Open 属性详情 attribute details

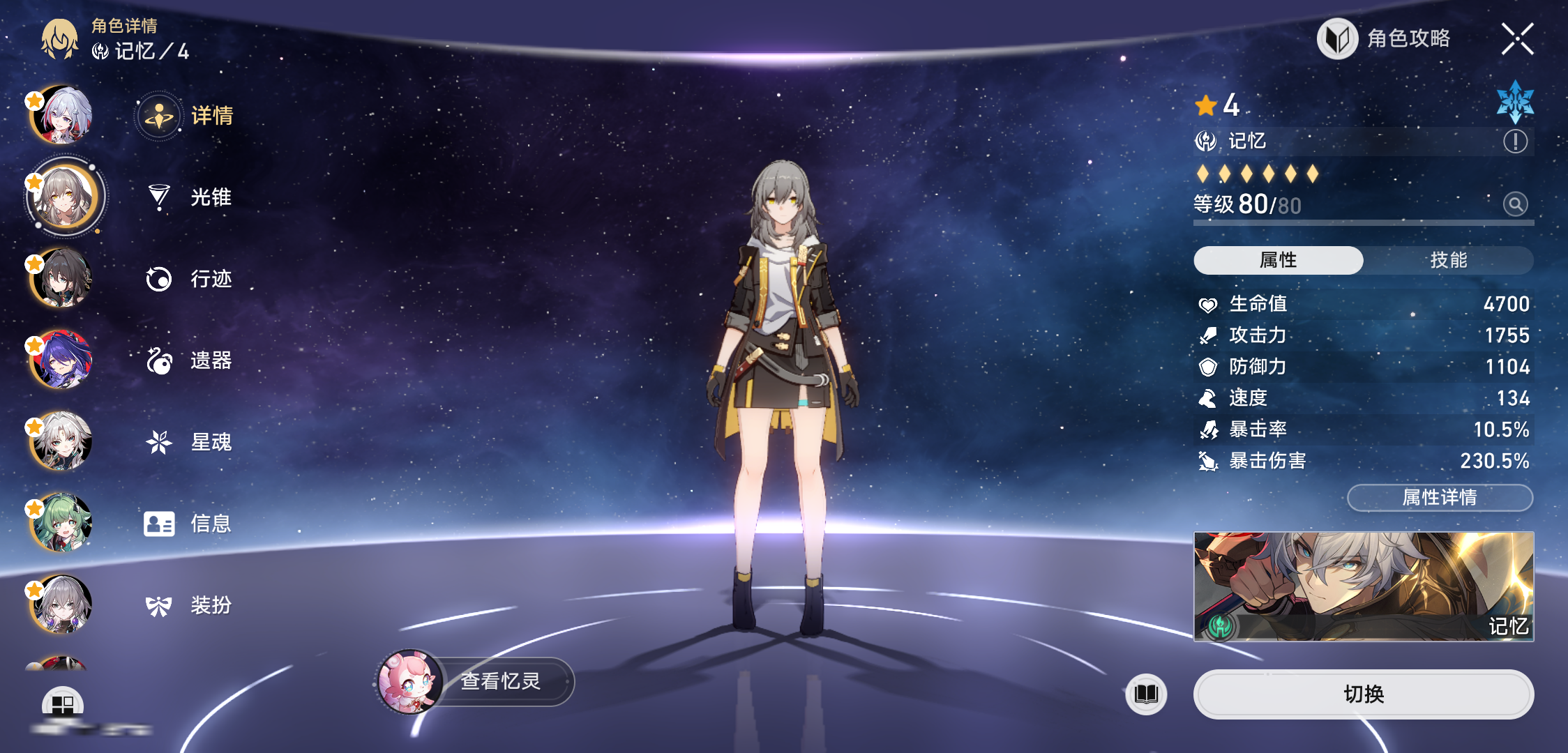1440,498
